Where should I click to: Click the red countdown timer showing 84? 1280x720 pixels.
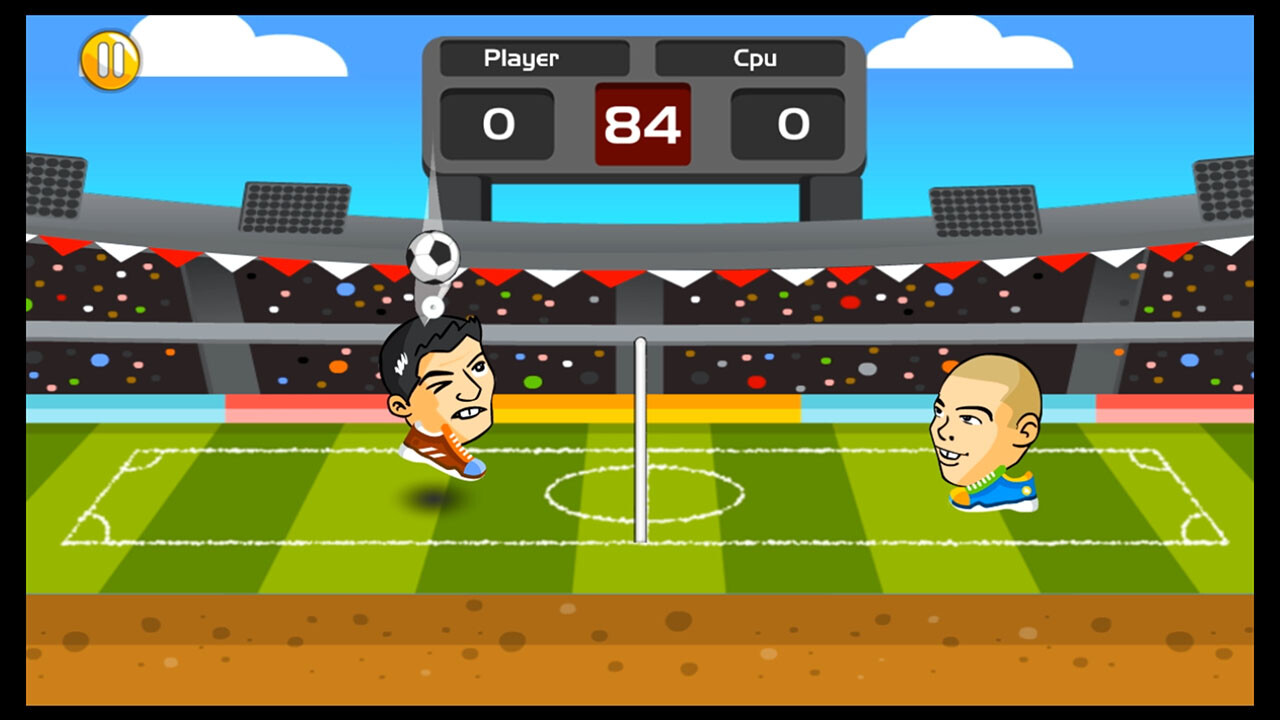pos(641,124)
